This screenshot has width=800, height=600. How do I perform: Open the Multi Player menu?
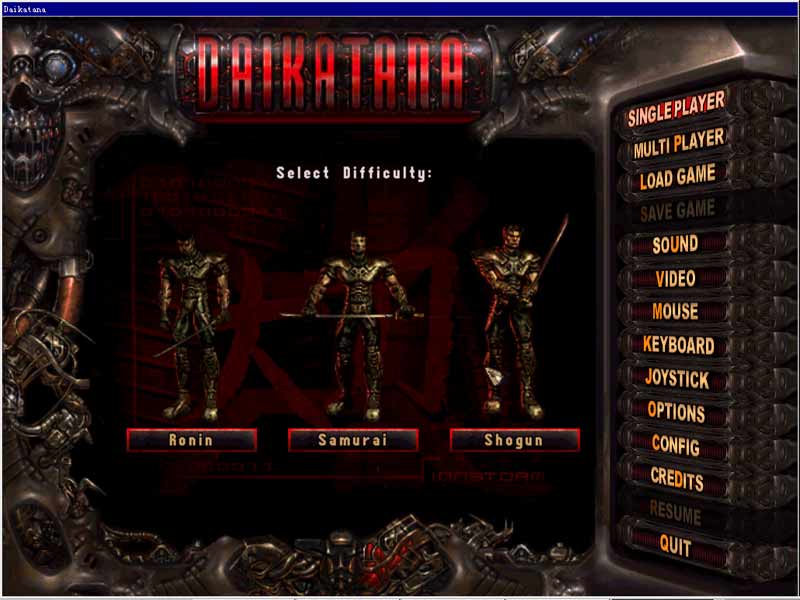(x=677, y=145)
